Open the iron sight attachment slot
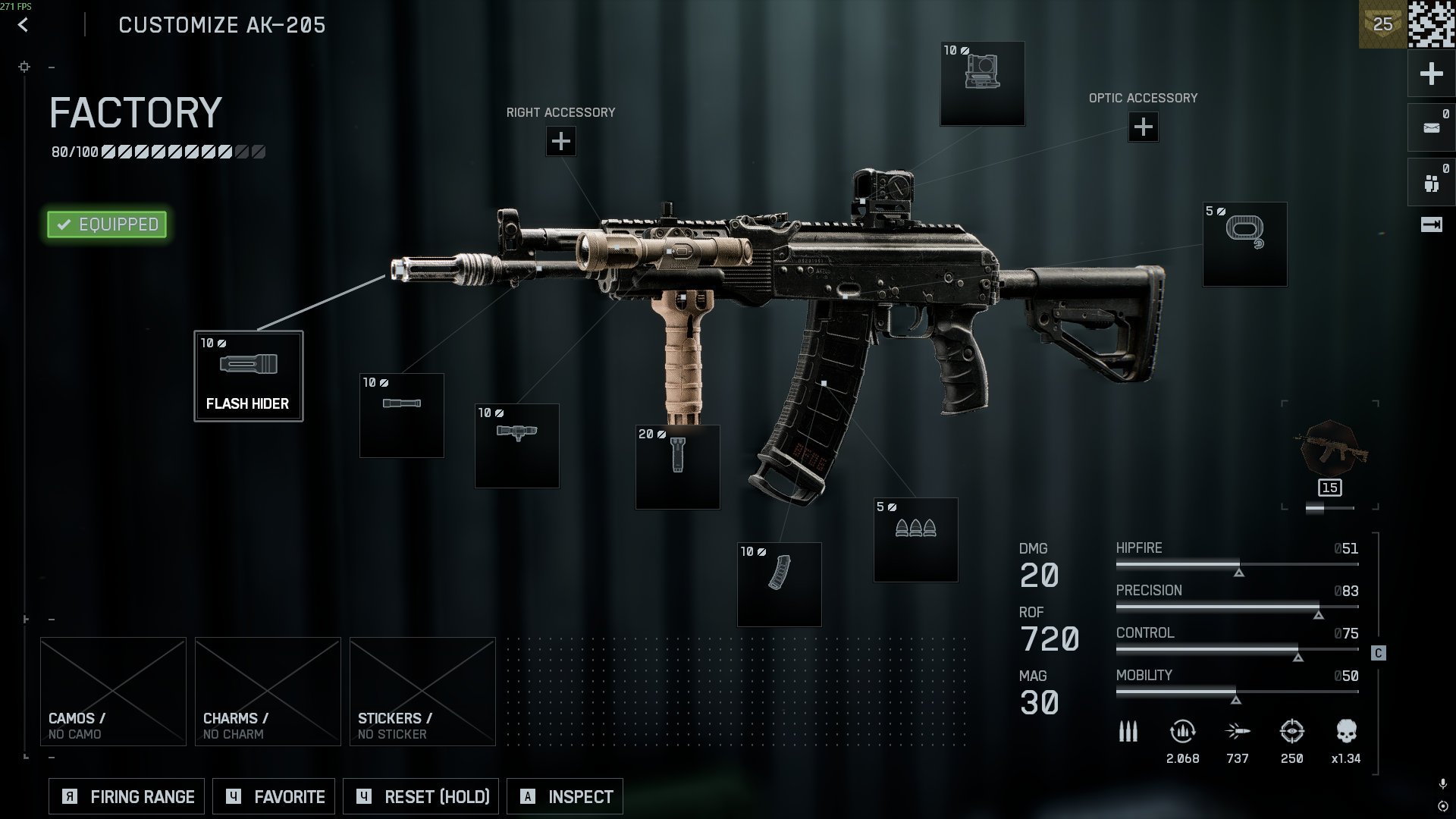The width and height of the screenshot is (1456, 819). pos(982,83)
